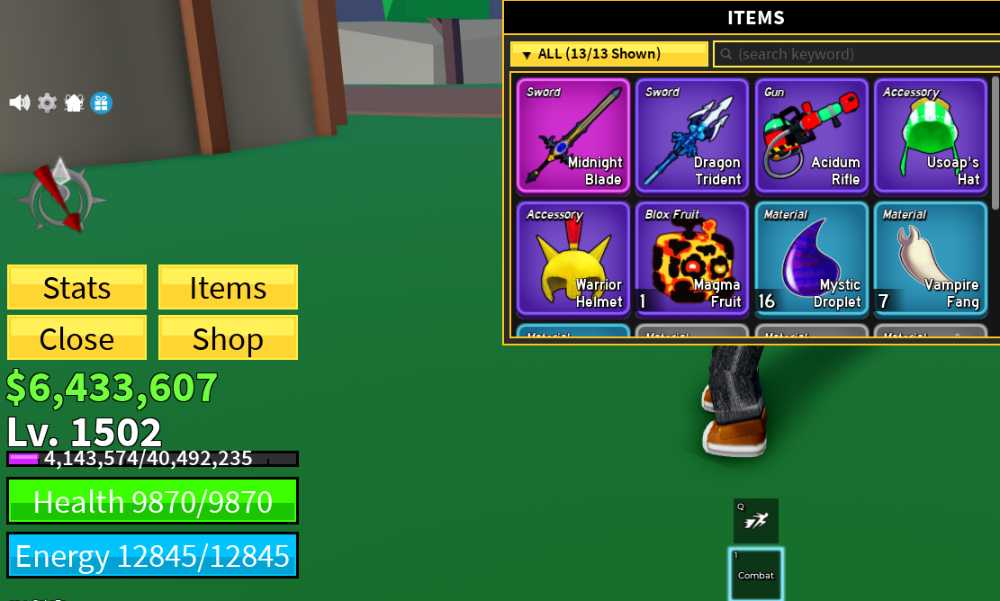
Task: Close the side menu
Action: 77,339
